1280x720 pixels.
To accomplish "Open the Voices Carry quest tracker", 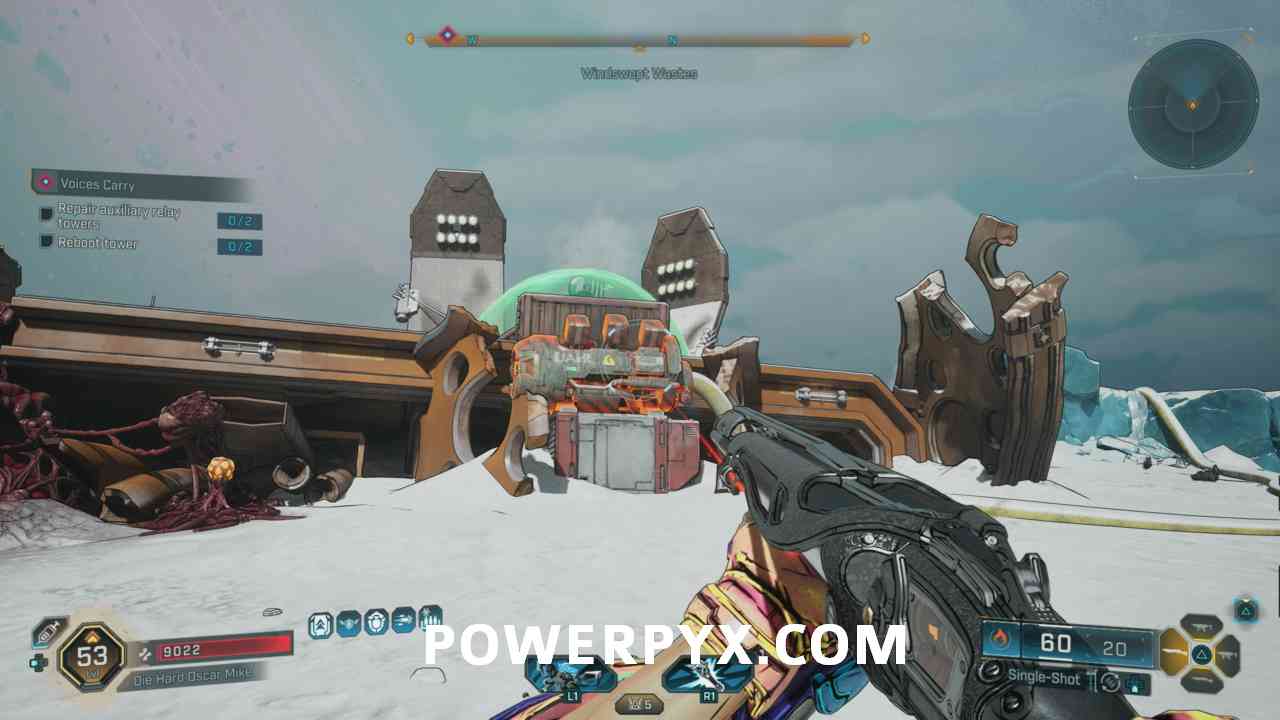I will point(97,184).
